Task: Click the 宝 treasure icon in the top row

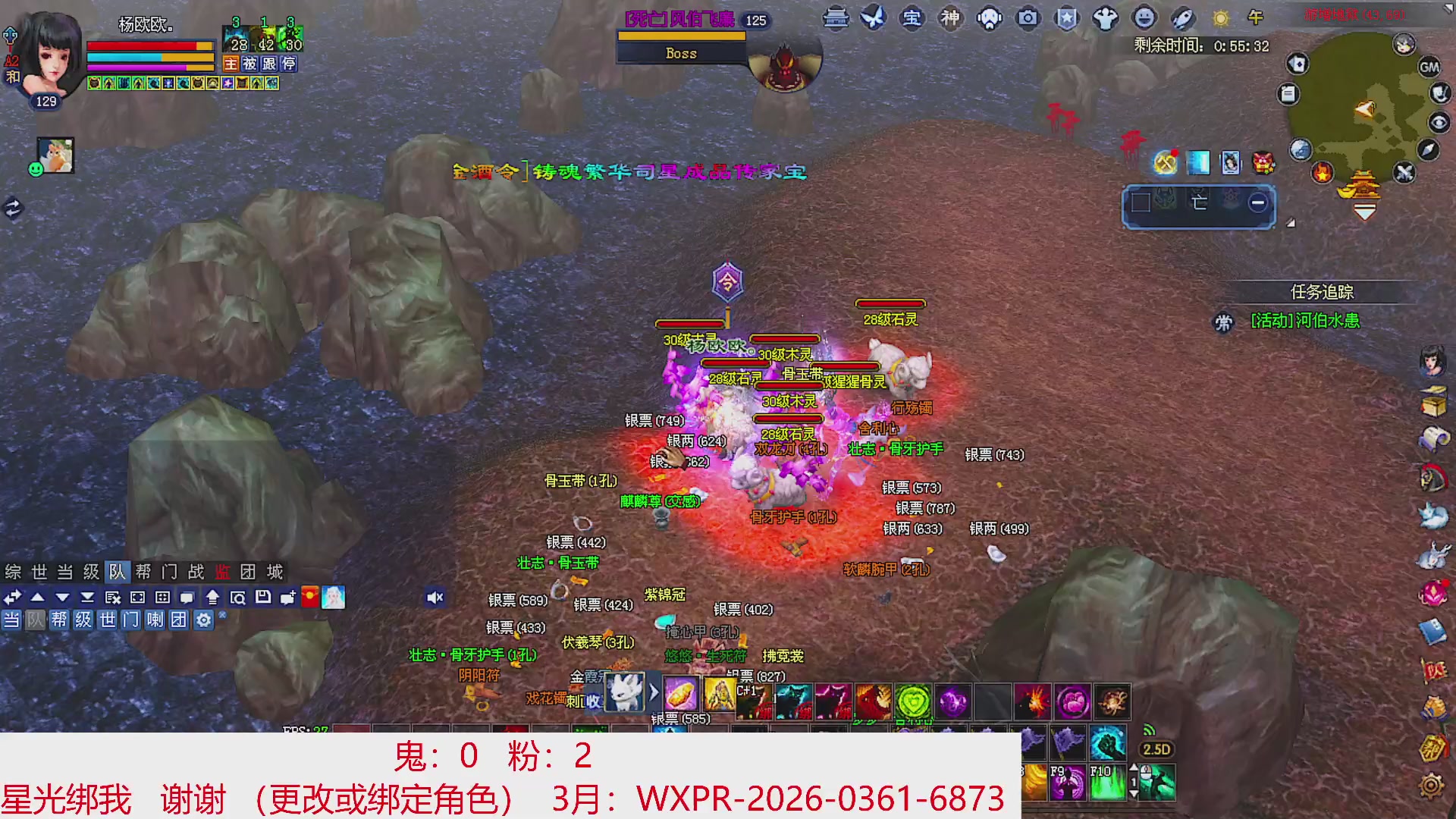Action: [x=912, y=19]
